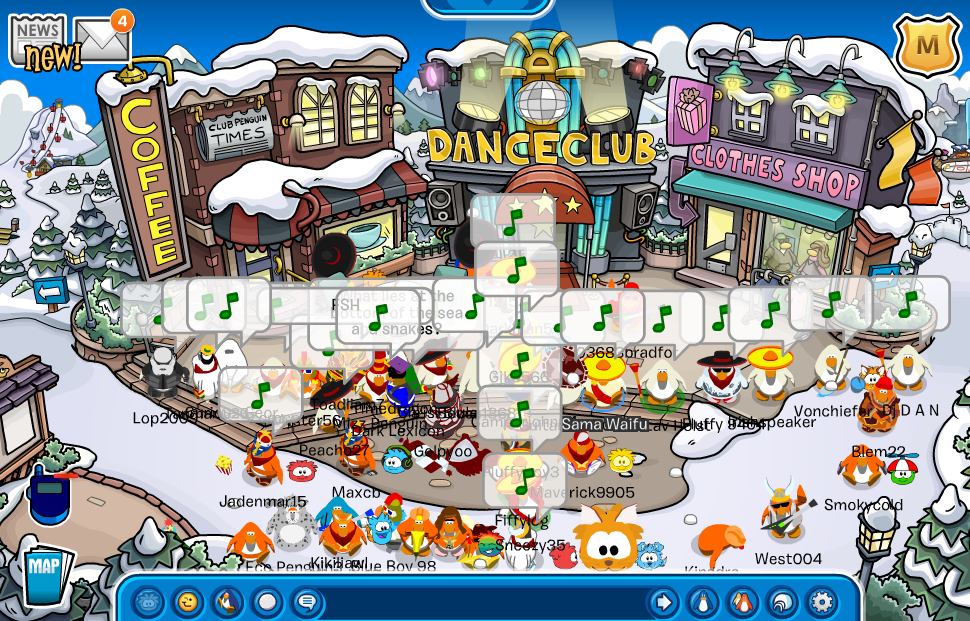Click the gold moderator M badge
The image size is (970, 621).
(x=927, y=45)
